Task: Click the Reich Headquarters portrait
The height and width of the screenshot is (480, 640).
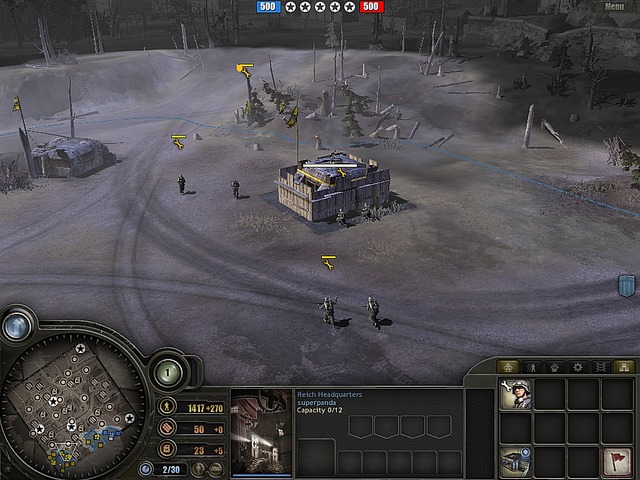Action: pos(261,431)
